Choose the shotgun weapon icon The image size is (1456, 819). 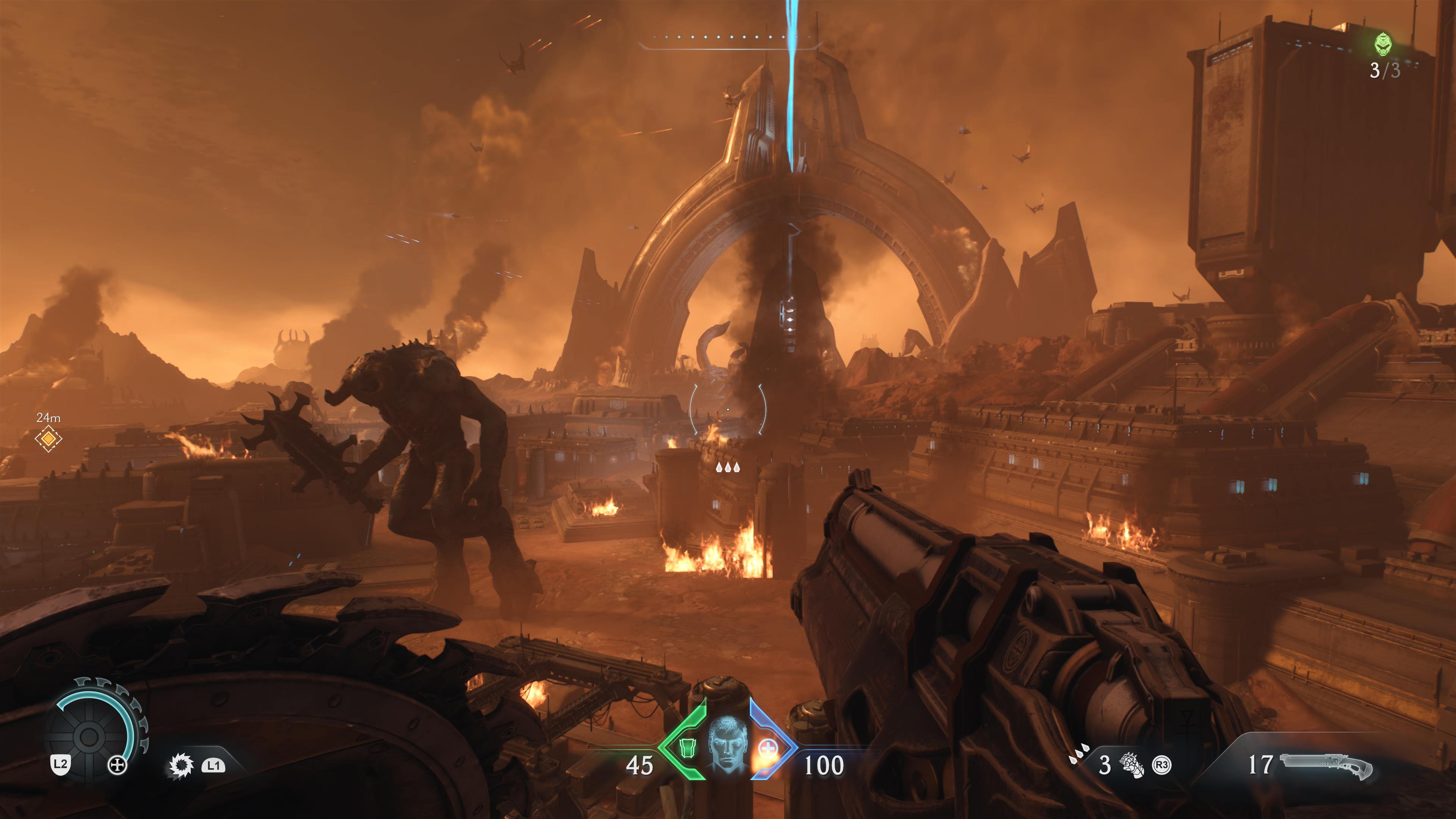point(1326,766)
